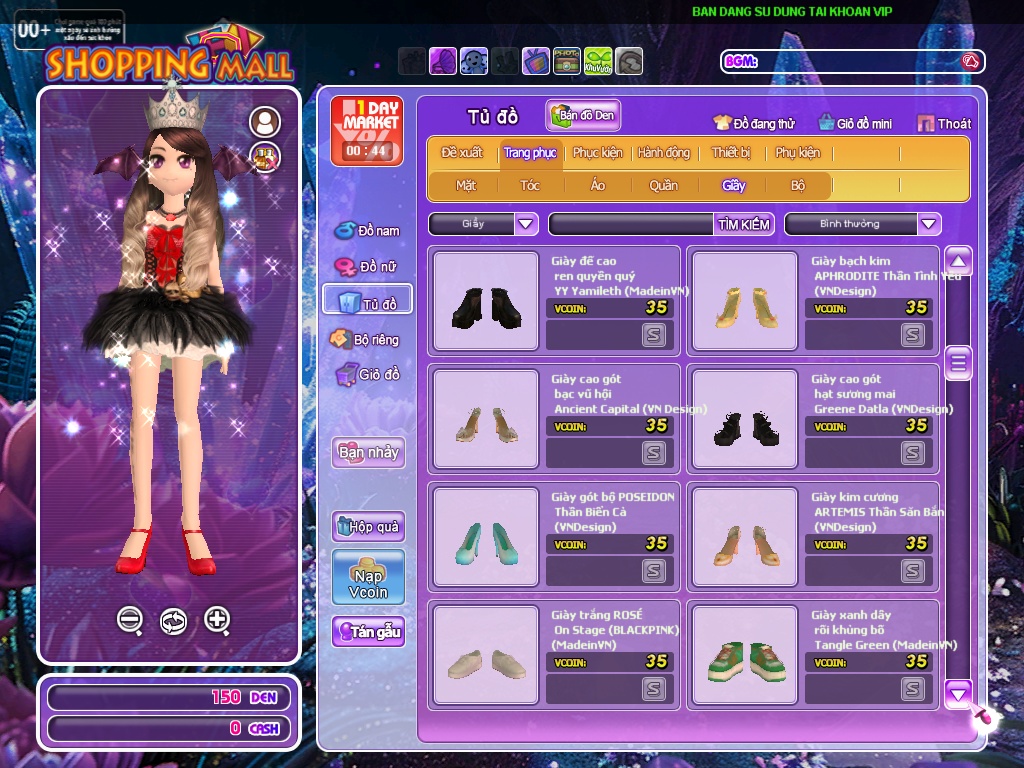The height and width of the screenshot is (768, 1024).
Task: Select the Tóc subcategory tab
Action: (x=530, y=185)
